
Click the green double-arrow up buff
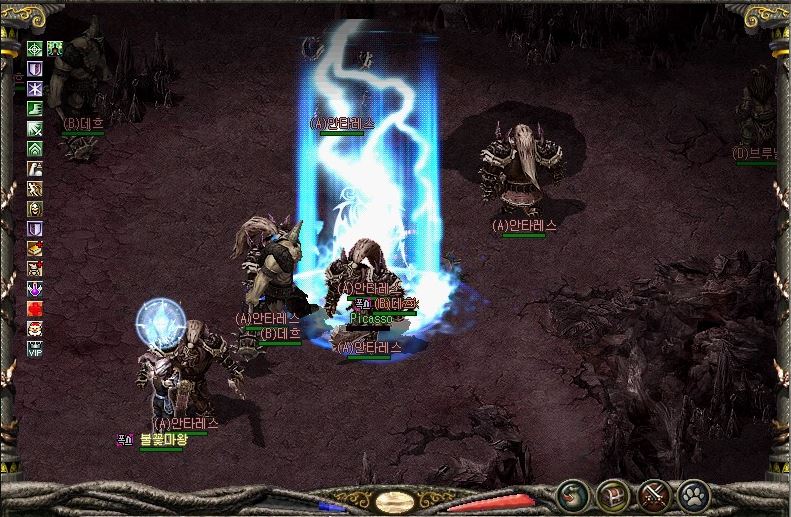[x=35, y=148]
